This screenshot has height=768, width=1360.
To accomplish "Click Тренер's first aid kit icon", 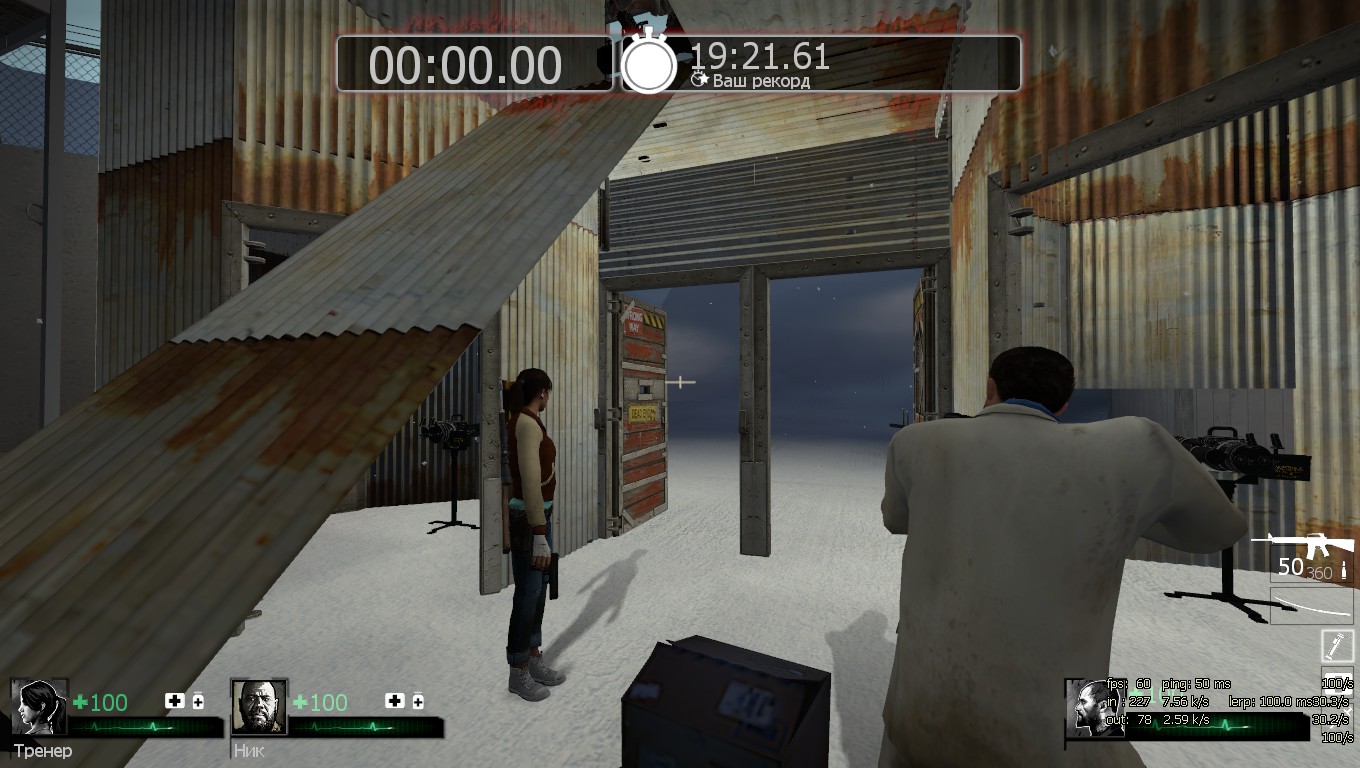I will pyautogui.click(x=175, y=701).
